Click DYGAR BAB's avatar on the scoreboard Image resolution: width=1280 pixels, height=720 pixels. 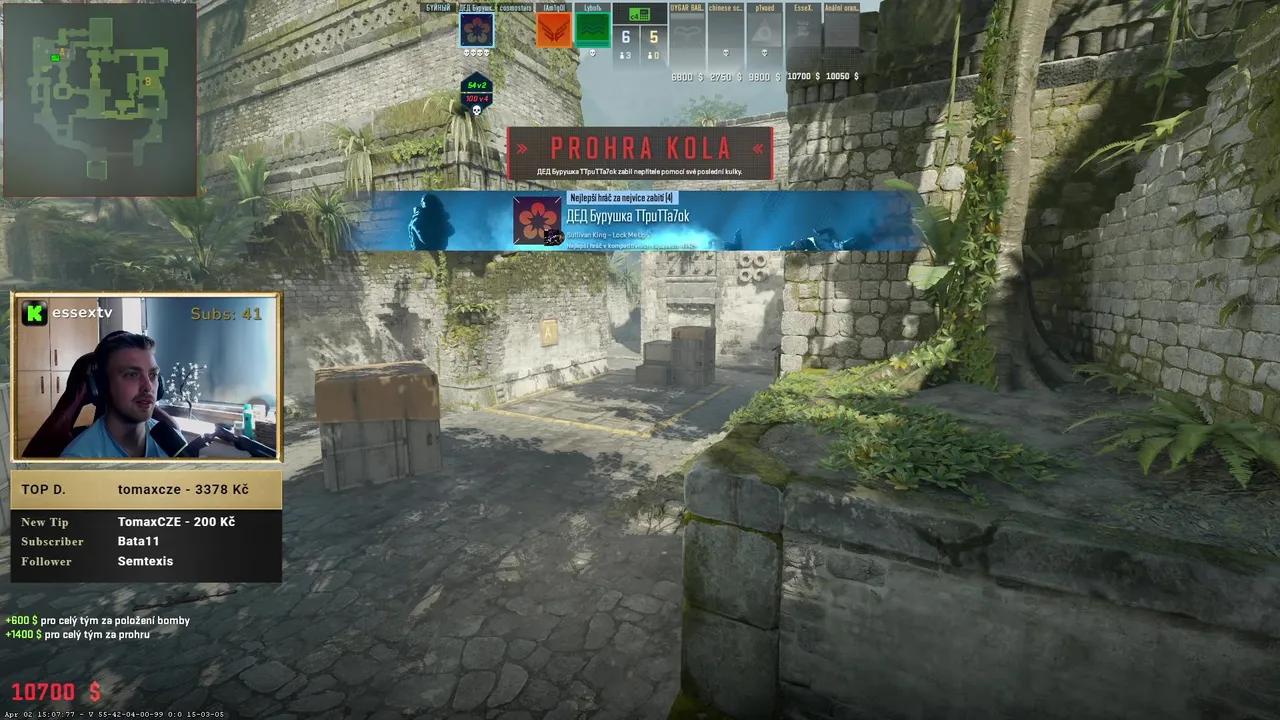click(686, 31)
